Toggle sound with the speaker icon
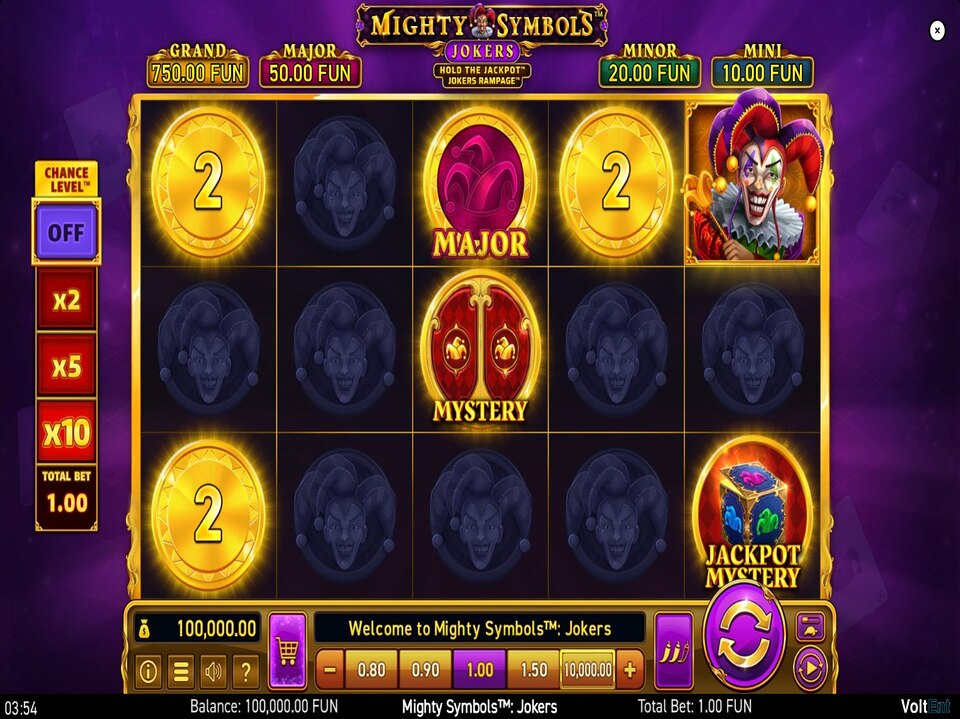This screenshot has height=719, width=960. [213, 671]
